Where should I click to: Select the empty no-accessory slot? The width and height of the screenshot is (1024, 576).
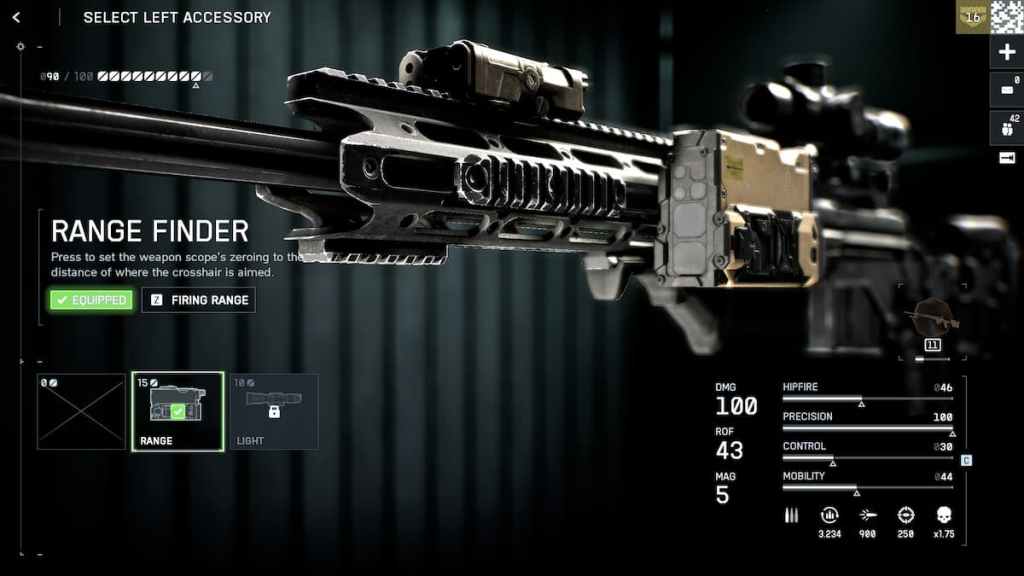(81, 411)
